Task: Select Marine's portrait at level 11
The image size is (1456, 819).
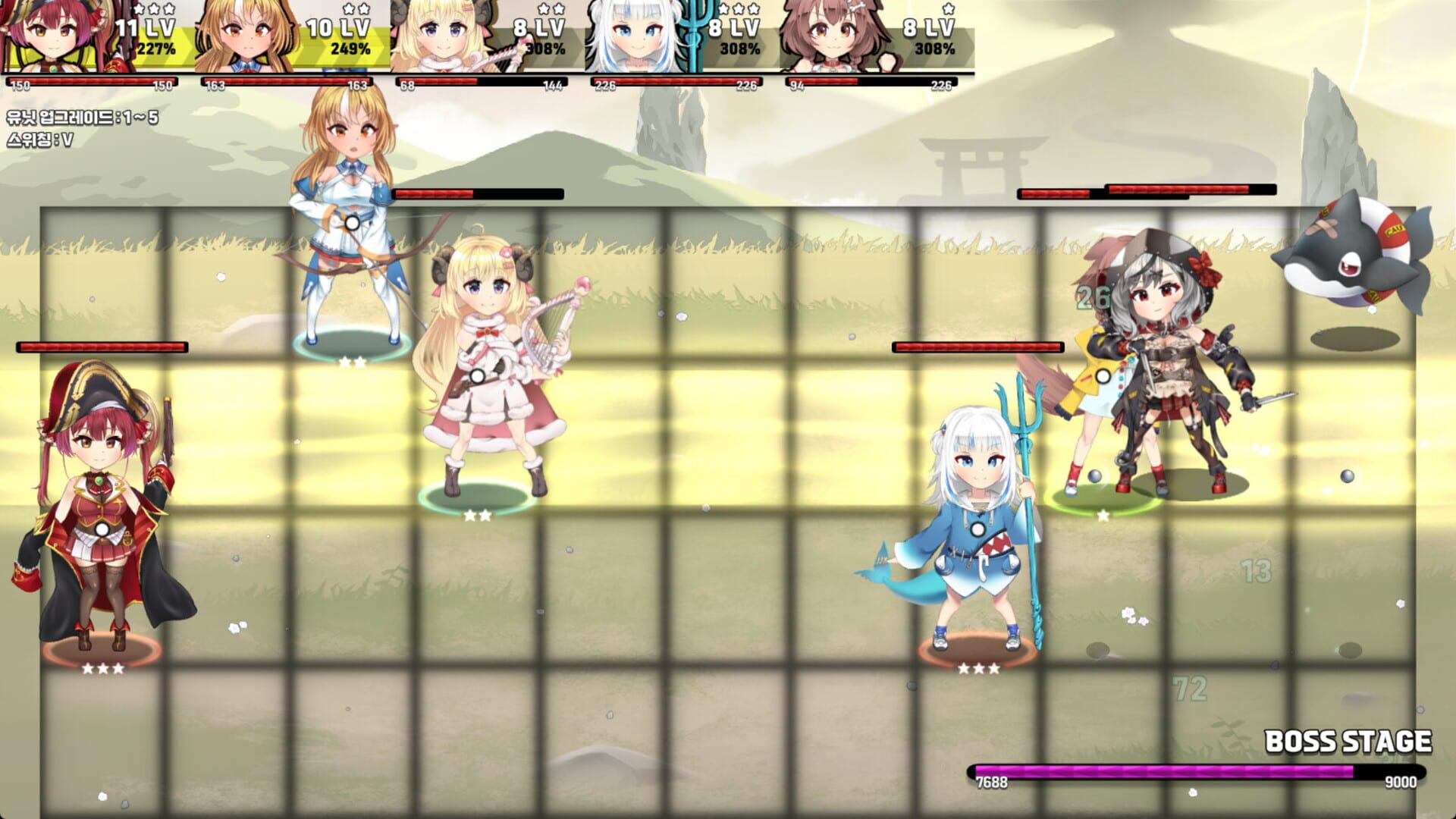Action: click(x=53, y=38)
